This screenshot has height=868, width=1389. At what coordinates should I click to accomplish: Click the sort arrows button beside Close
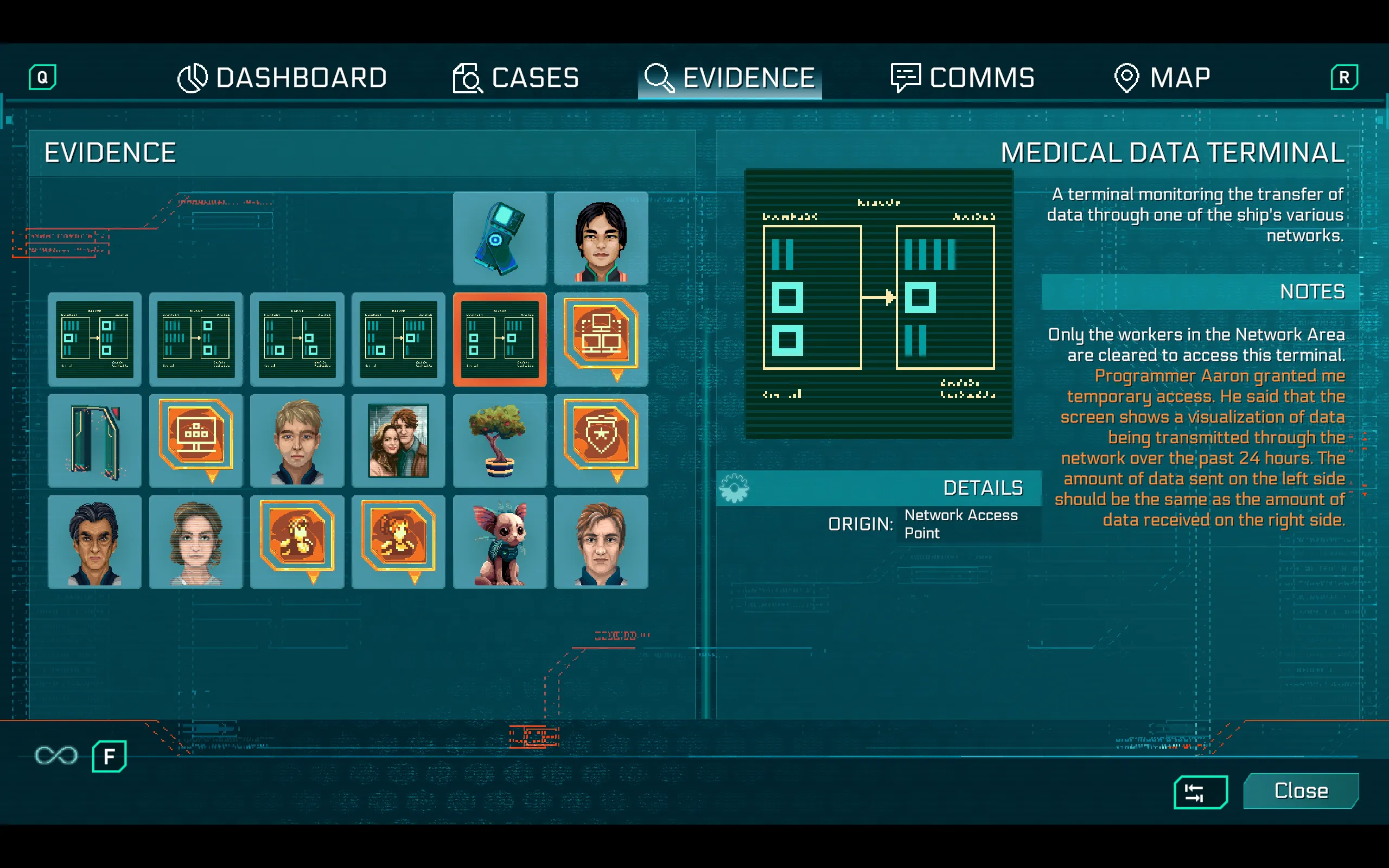(x=1200, y=792)
